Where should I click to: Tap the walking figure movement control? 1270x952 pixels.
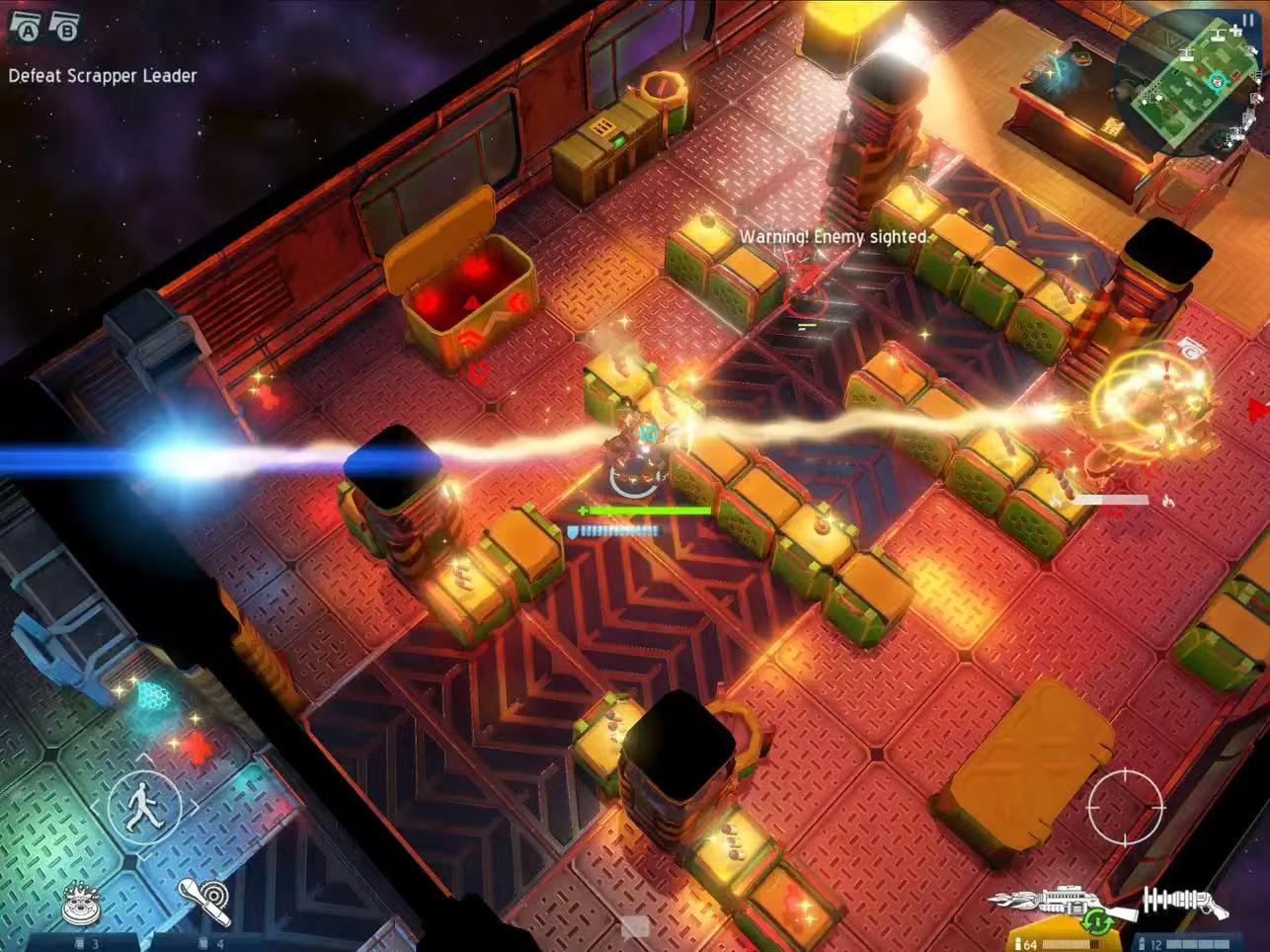144,805
